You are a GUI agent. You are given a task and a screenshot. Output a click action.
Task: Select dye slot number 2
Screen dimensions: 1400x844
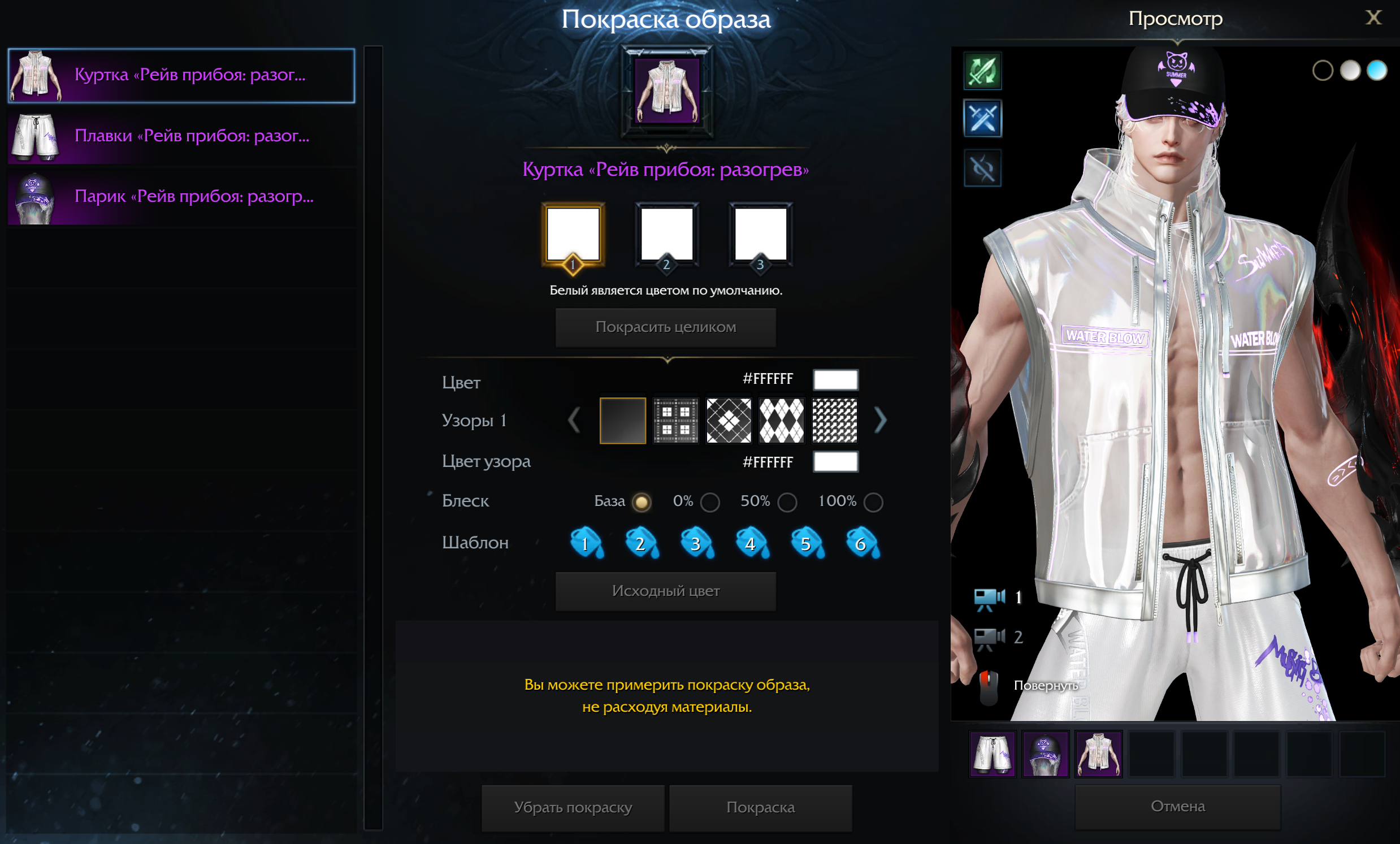click(666, 234)
